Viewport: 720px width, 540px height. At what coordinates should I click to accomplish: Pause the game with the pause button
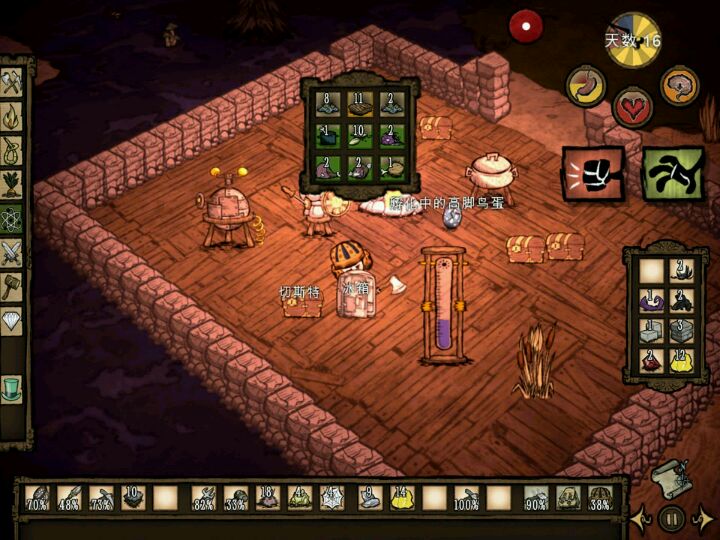click(x=672, y=519)
